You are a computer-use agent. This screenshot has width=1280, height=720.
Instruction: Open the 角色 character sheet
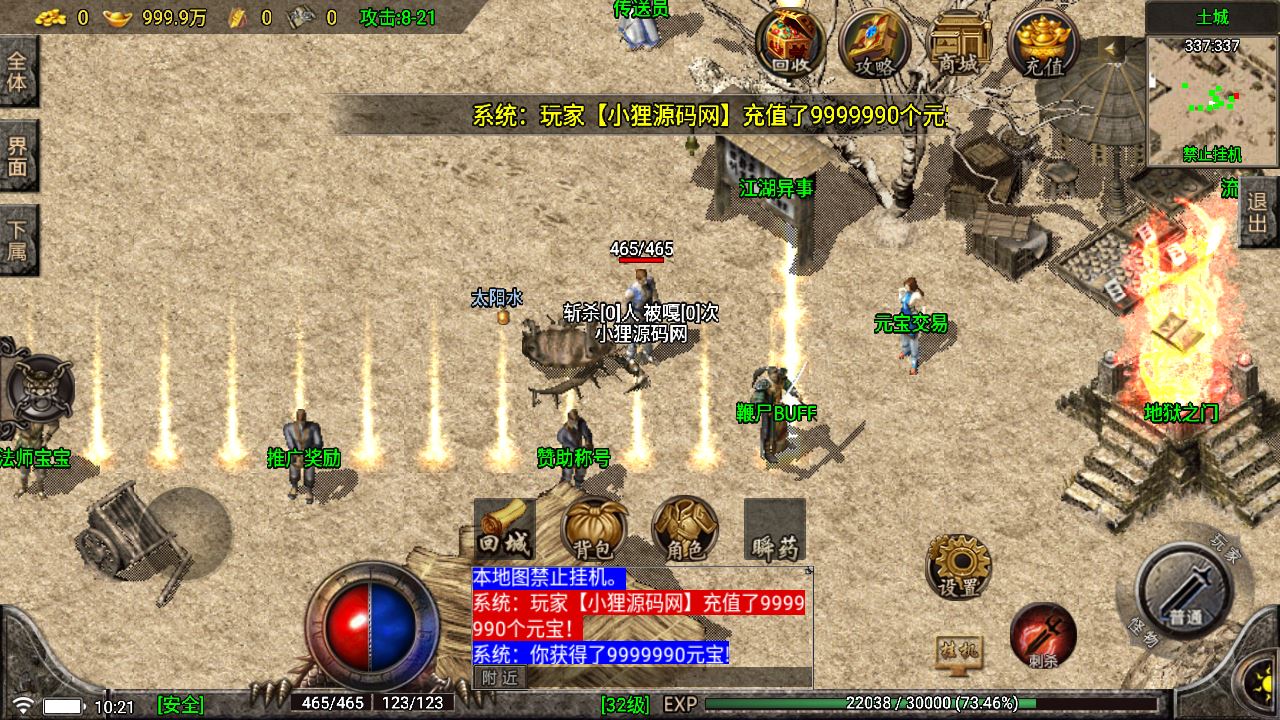(684, 529)
